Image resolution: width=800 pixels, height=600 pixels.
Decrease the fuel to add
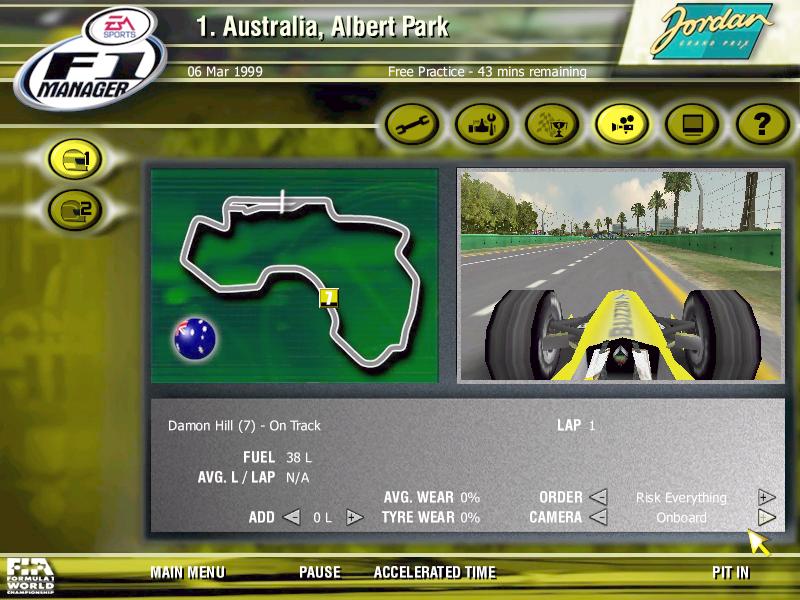coord(291,517)
